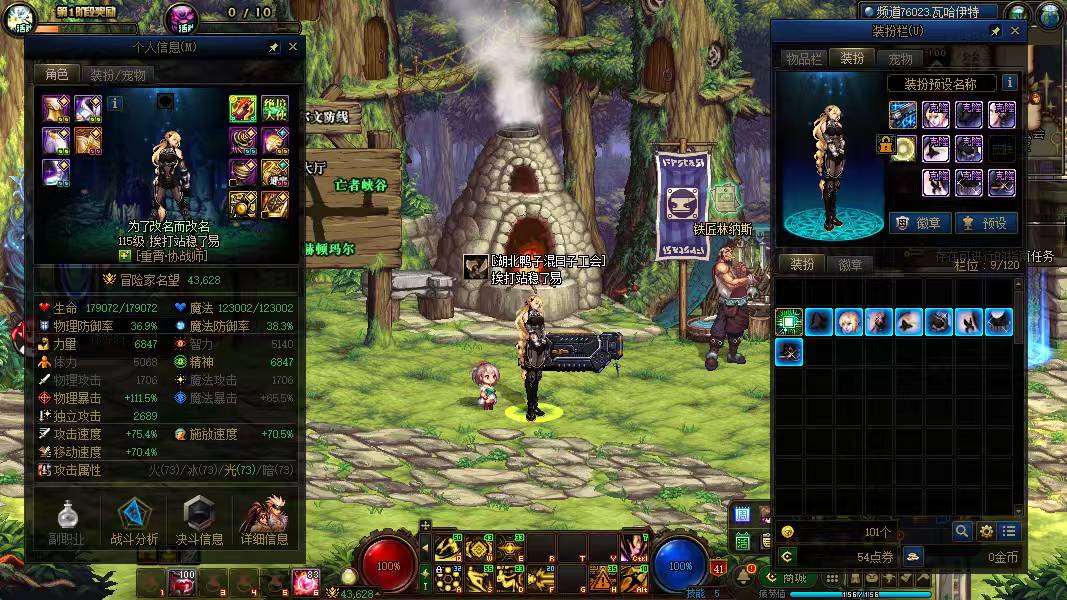1067x600 pixels.
Task: Close the personal info (个人信息) window
Action: tap(293, 47)
